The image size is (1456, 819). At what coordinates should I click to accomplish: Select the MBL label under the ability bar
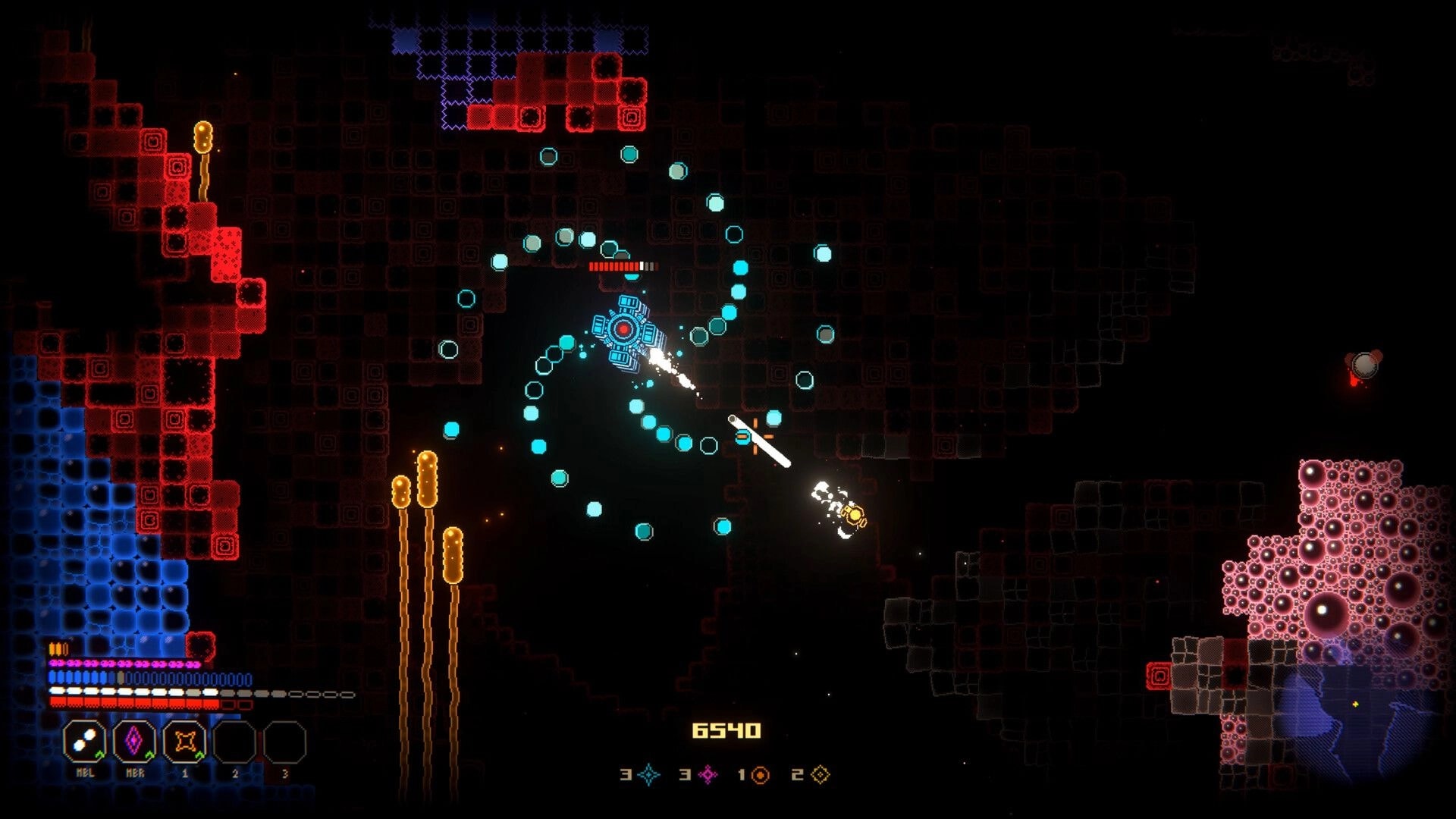coord(85,773)
